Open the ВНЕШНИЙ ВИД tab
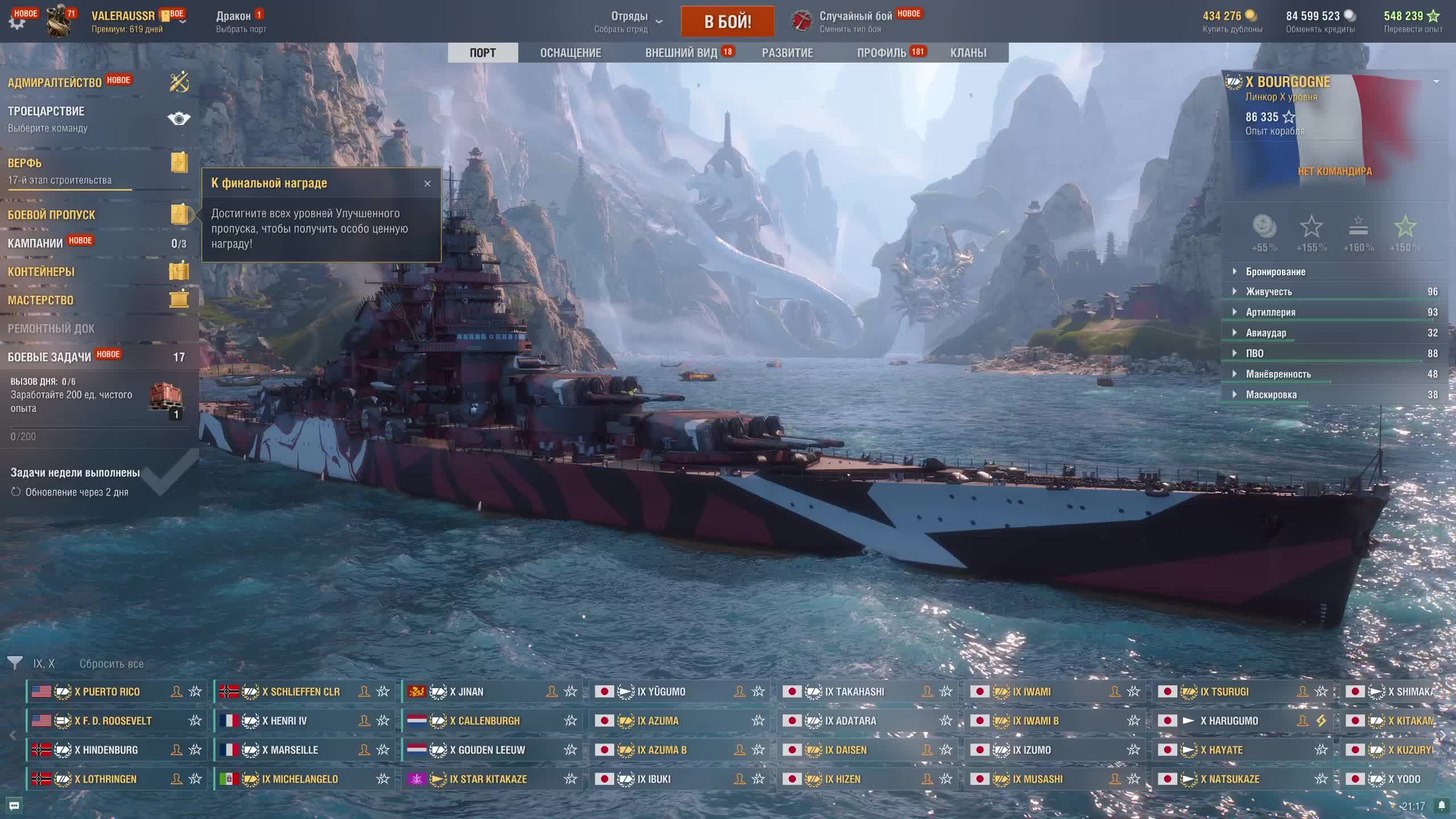The width and height of the screenshot is (1456, 819). pos(681,53)
